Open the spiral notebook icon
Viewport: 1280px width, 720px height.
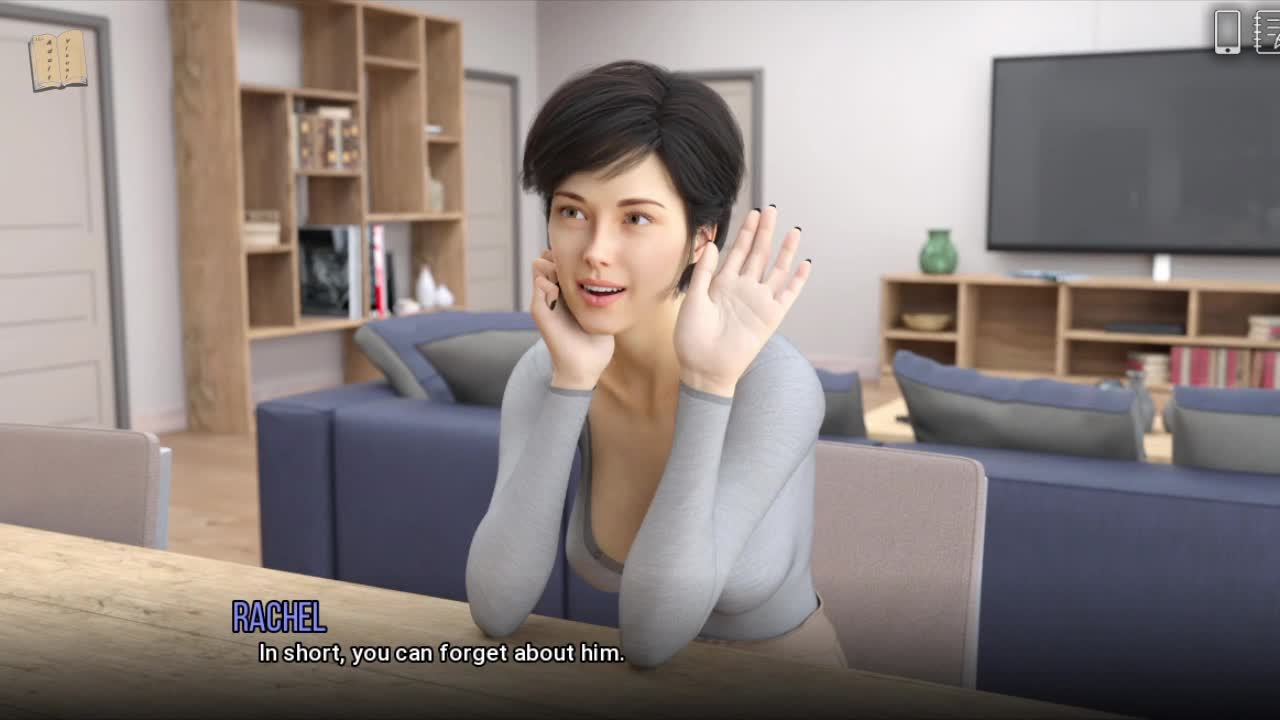pos(1267,31)
